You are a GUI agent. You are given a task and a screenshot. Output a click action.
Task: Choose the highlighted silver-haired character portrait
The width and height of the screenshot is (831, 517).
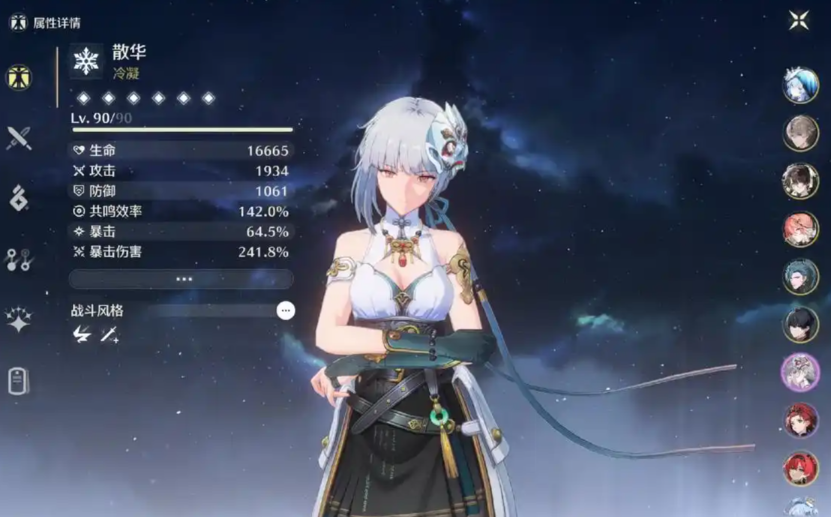click(x=800, y=373)
